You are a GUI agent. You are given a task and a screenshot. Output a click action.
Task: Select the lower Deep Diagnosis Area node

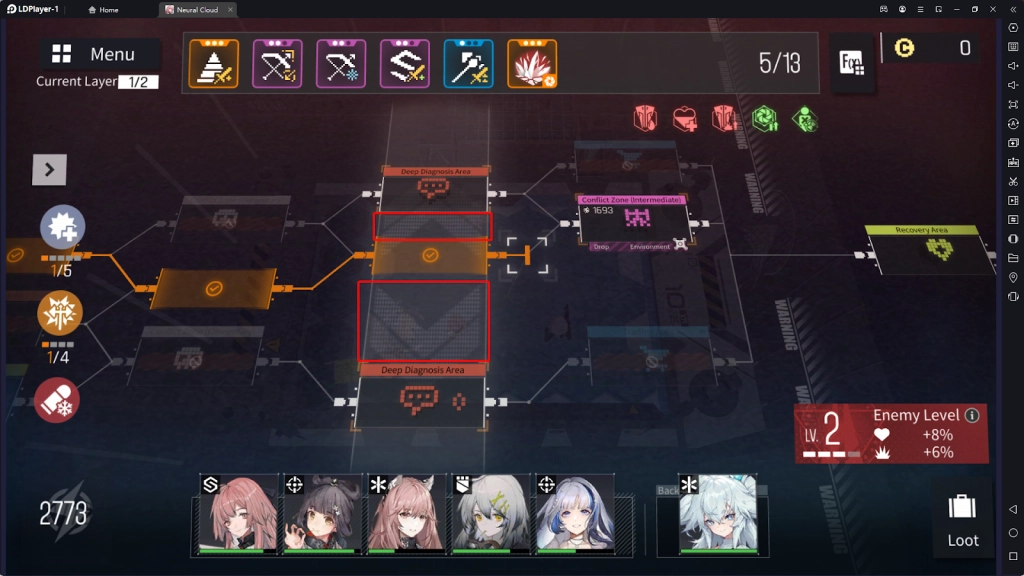coord(423,400)
